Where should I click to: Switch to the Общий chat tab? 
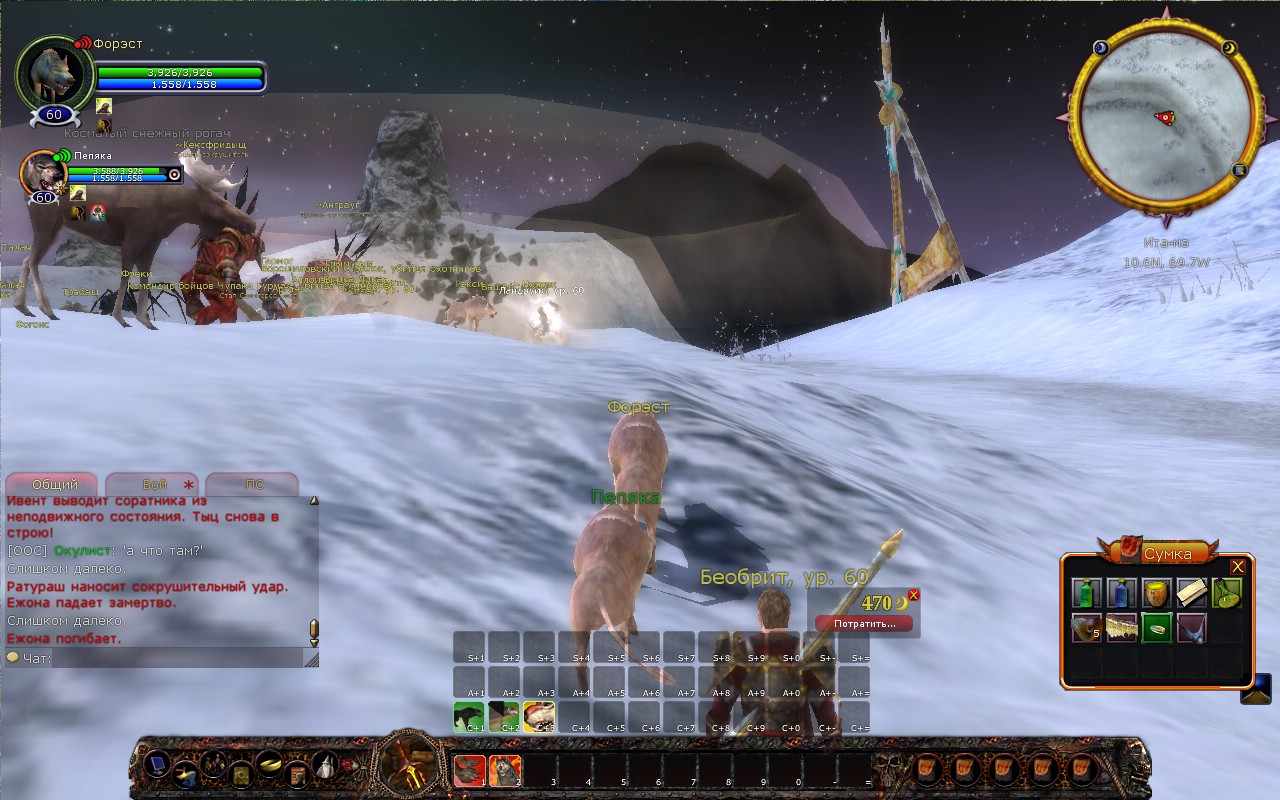54,484
